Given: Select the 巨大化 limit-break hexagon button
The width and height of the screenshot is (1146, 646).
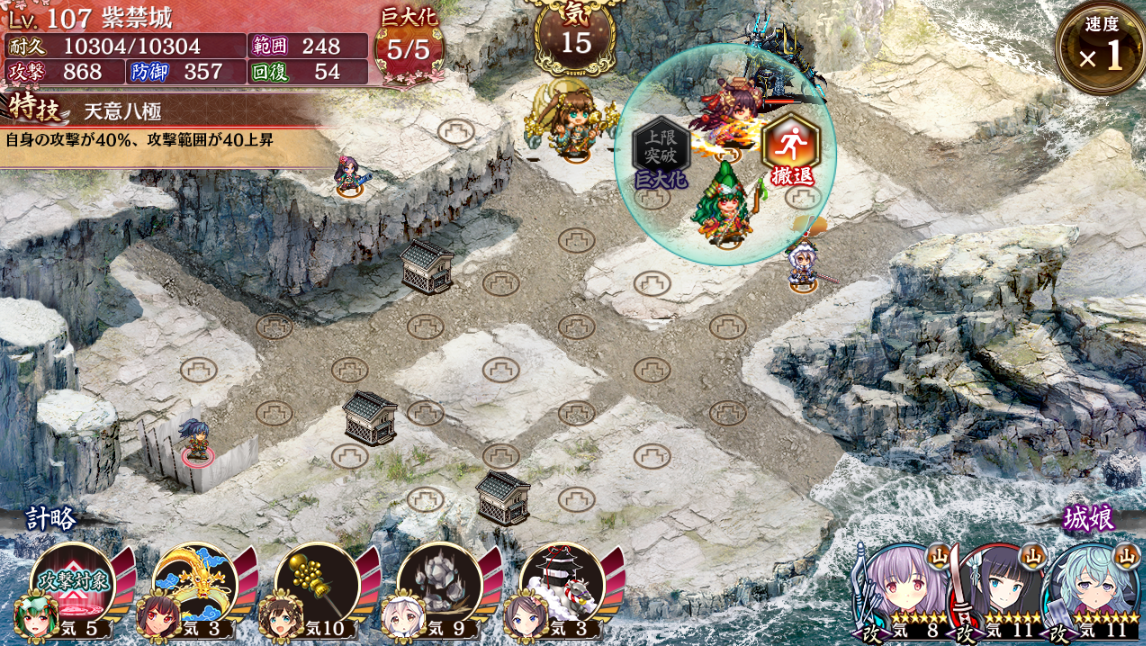Looking at the screenshot, I should (x=661, y=150).
